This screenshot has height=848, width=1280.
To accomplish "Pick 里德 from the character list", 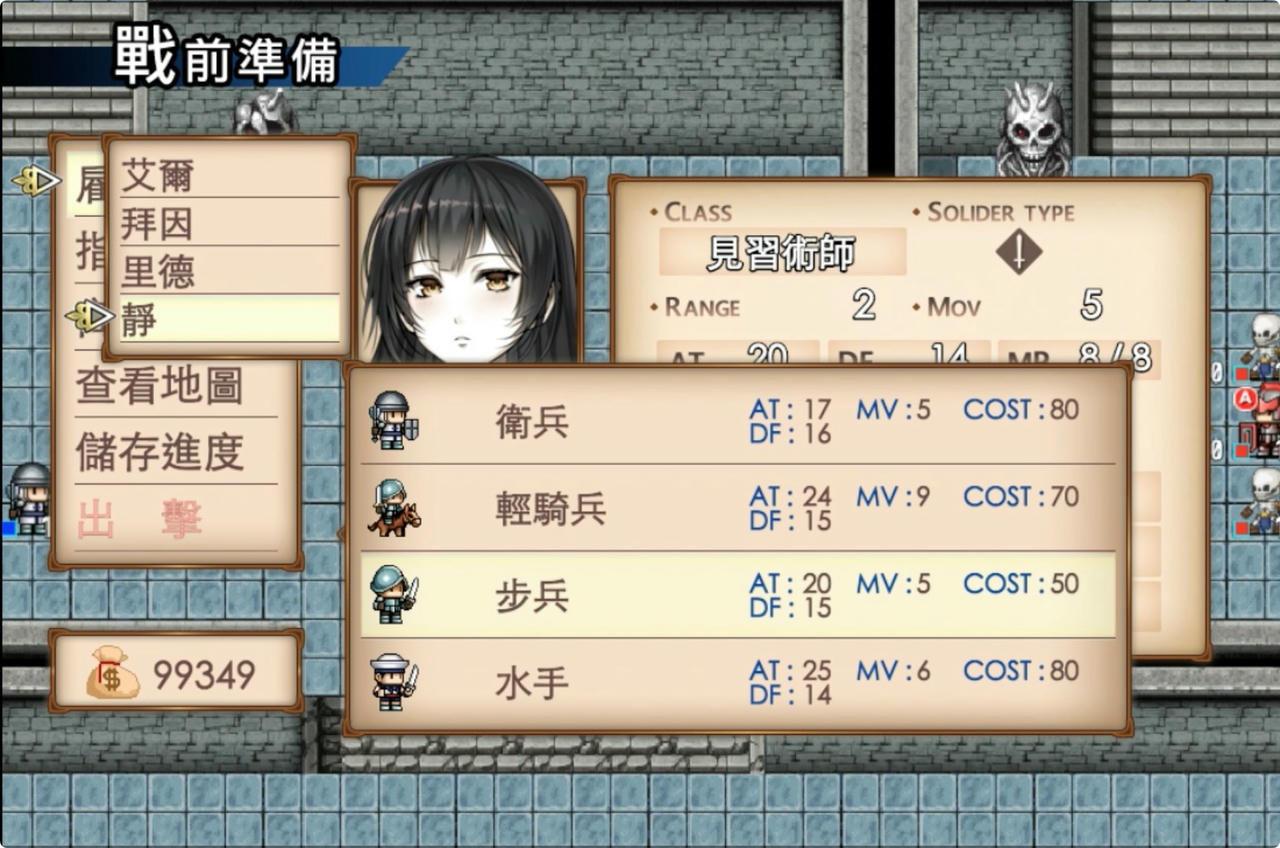I will tap(228, 272).
